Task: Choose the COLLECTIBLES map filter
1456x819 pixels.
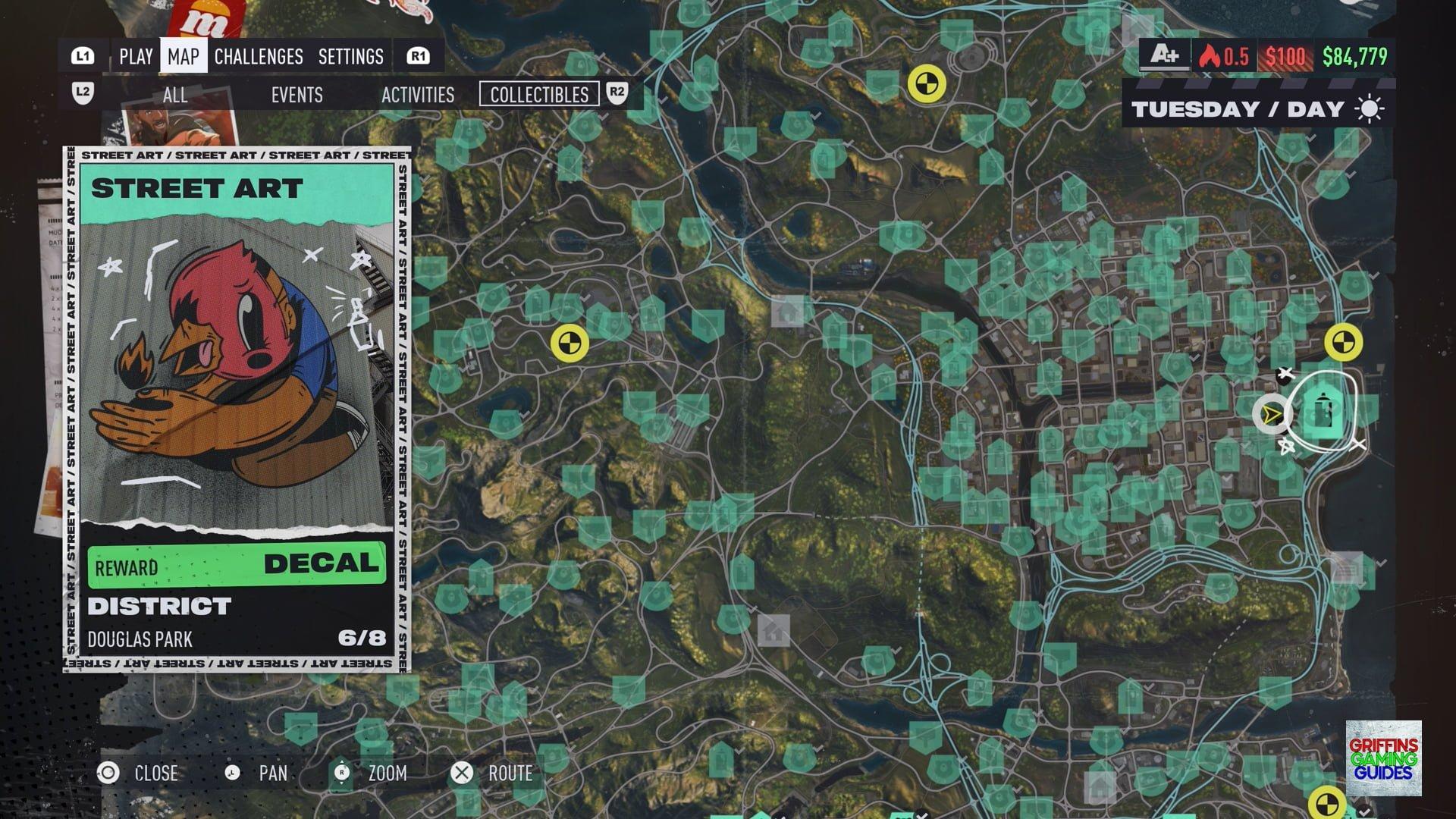Action: point(539,95)
